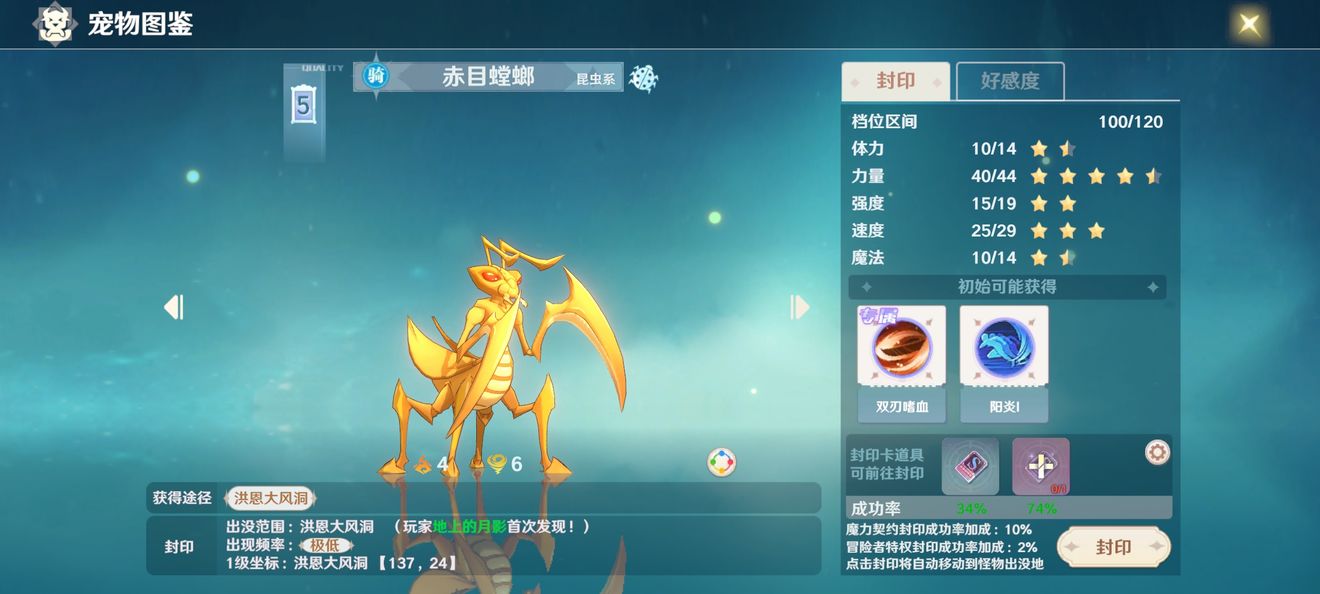Close the pet encyclopedia screen
The width and height of the screenshot is (1320, 594).
pos(1249,24)
